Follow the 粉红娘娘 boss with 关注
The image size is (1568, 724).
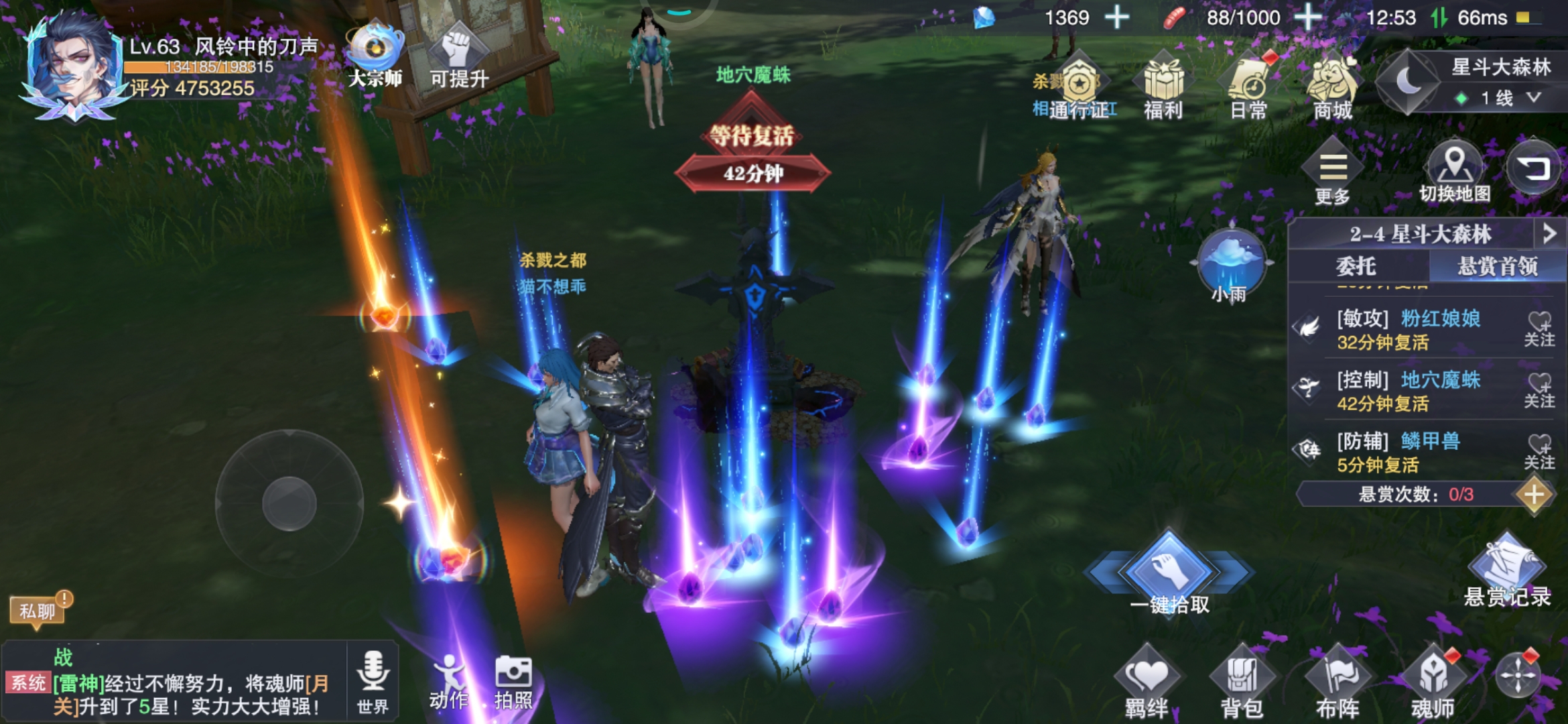click(x=1539, y=328)
